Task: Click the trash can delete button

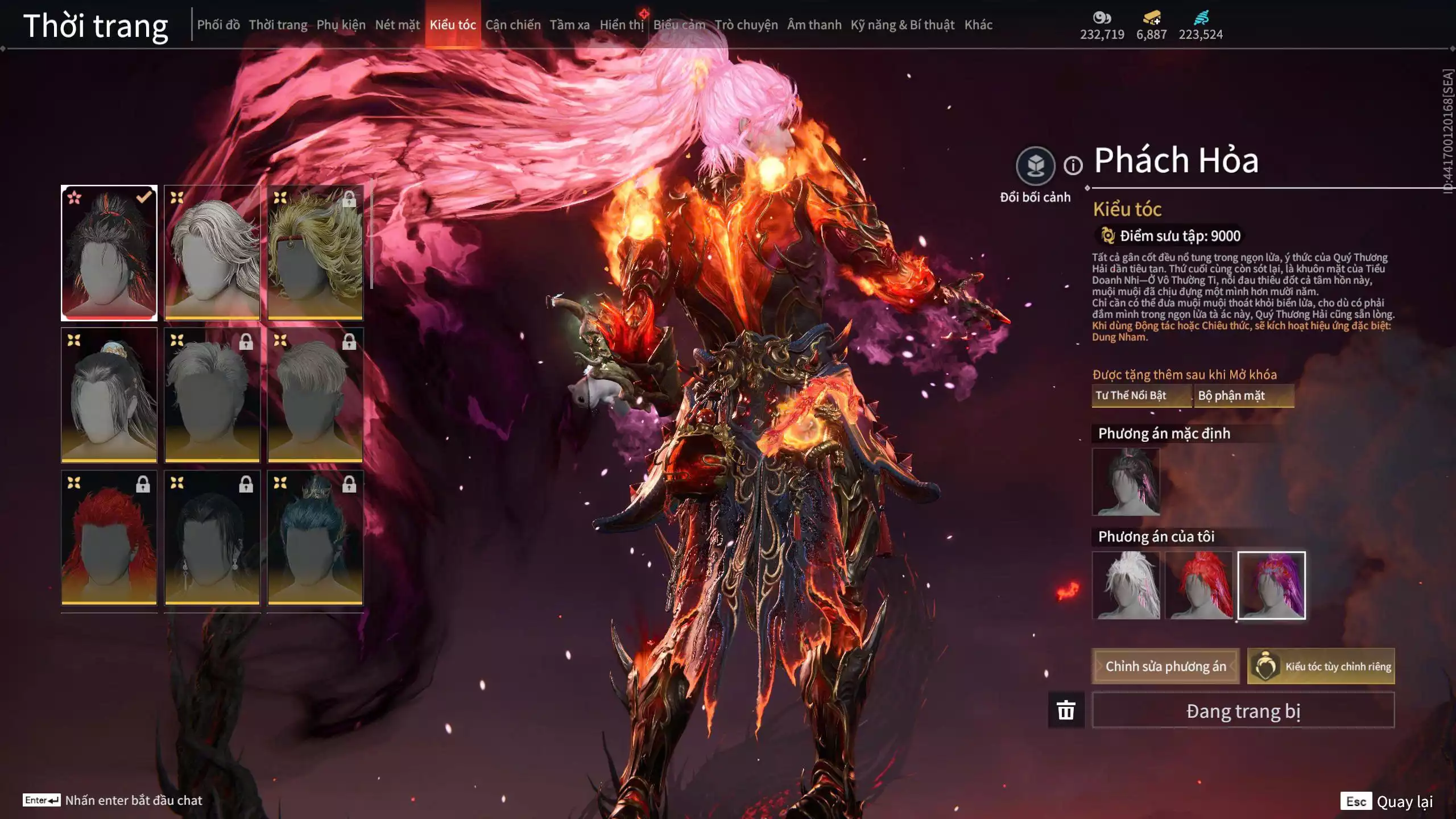Action: [x=1066, y=710]
